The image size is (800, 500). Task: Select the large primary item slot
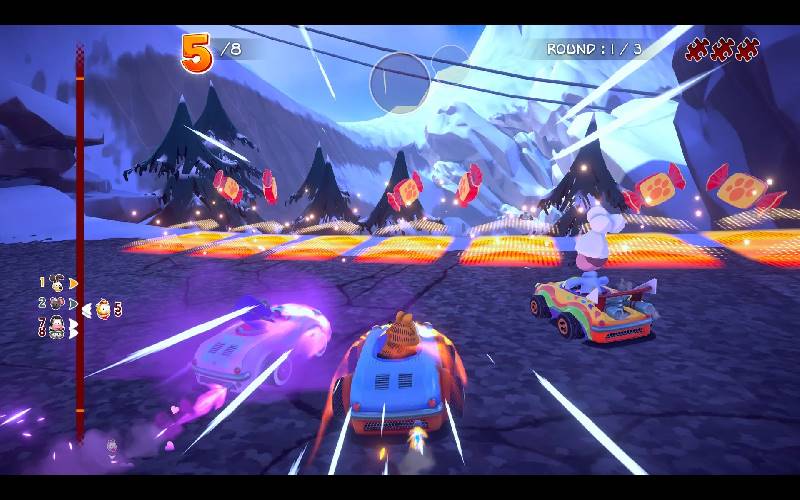(x=399, y=82)
